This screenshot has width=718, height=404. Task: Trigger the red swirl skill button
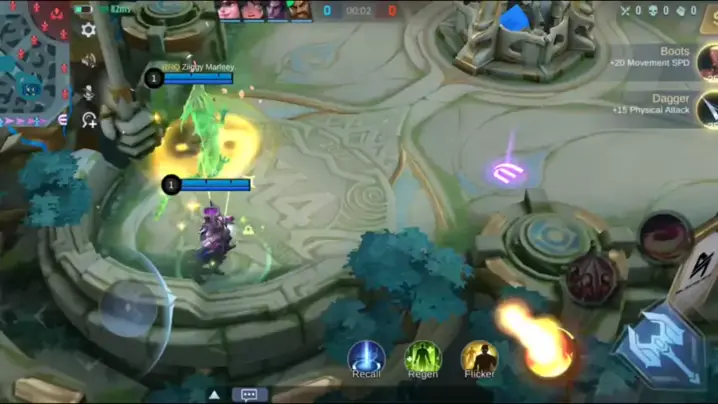[665, 237]
